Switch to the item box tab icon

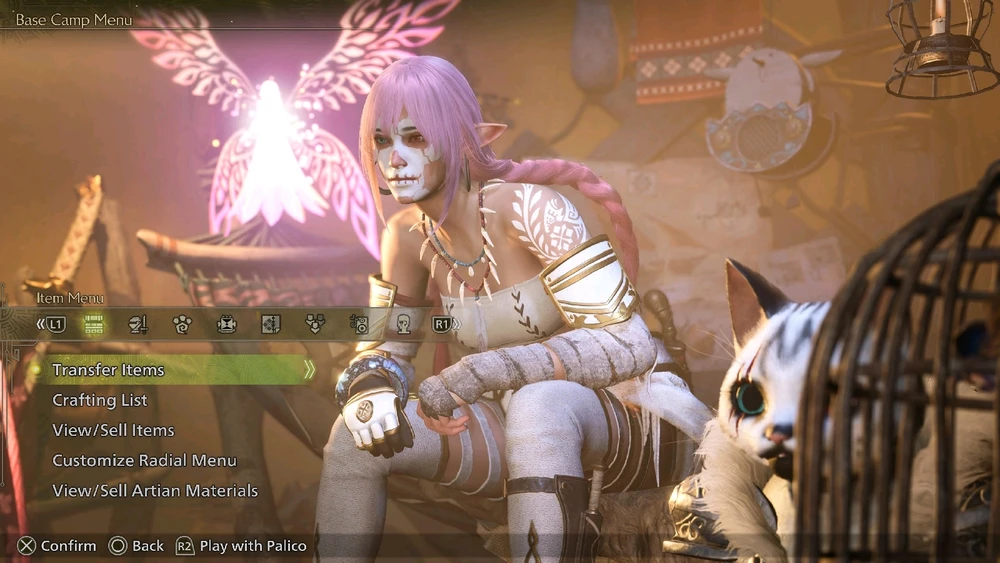(94, 323)
